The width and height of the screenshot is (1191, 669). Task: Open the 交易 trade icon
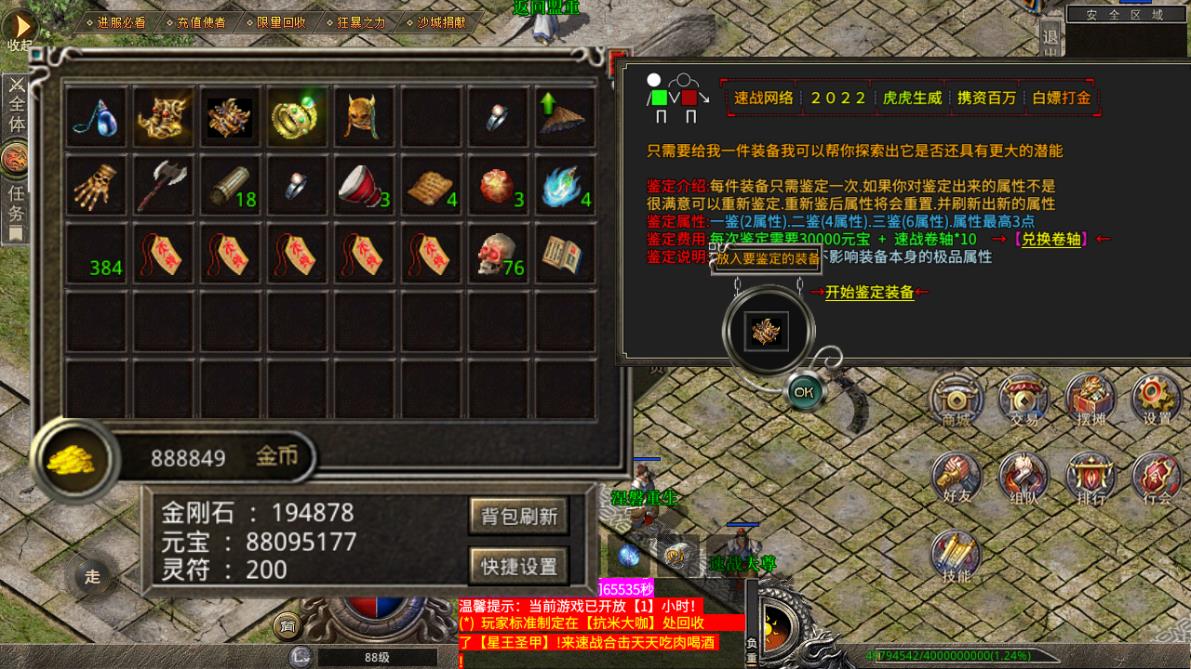[1023, 400]
